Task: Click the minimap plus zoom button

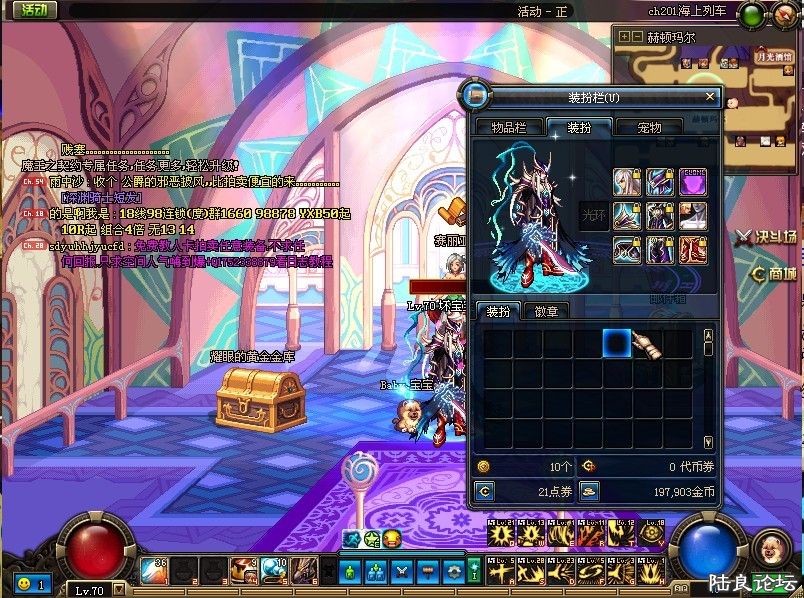Action: 625,37
